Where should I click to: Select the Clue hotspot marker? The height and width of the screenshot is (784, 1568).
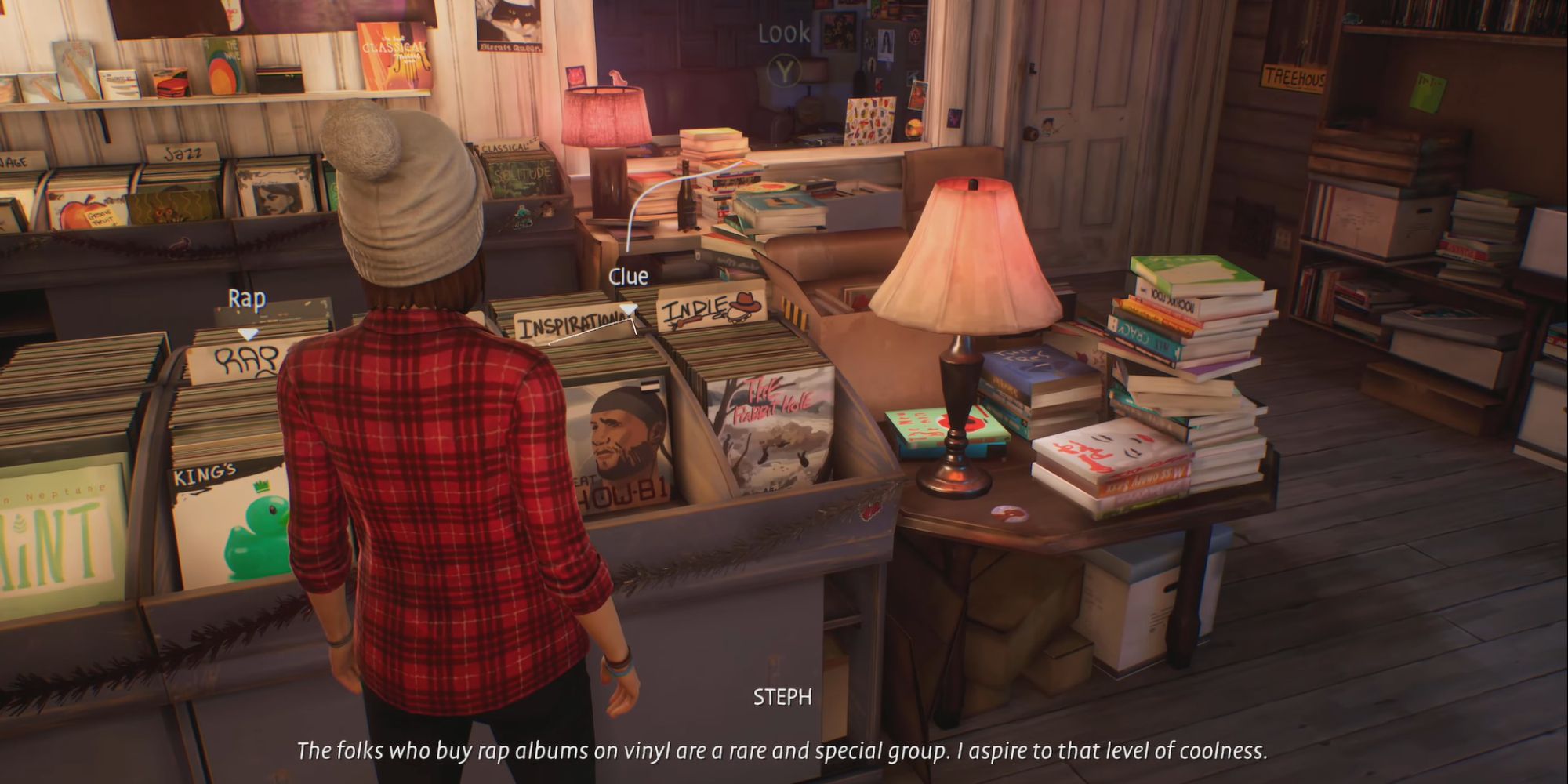[627, 276]
